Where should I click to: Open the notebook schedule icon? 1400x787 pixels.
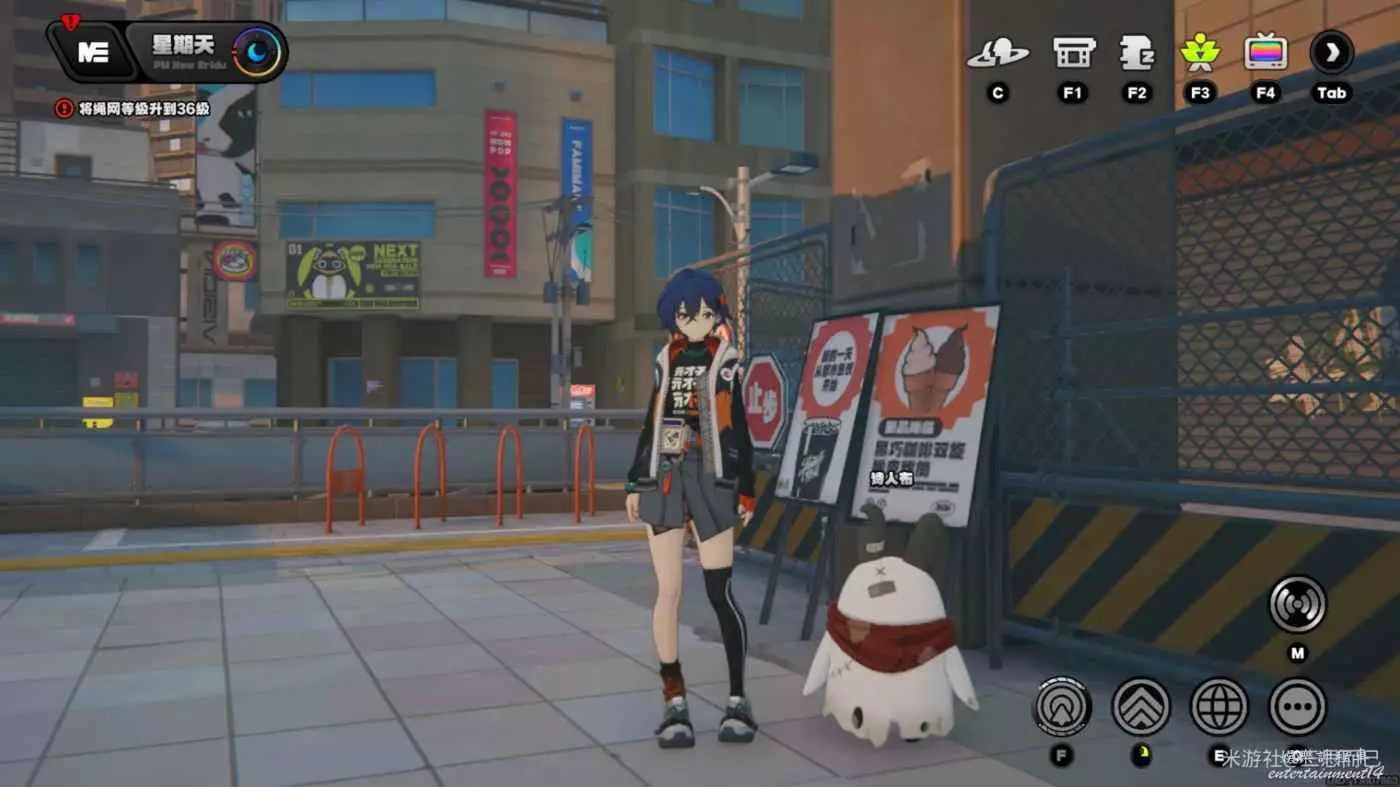point(1137,53)
